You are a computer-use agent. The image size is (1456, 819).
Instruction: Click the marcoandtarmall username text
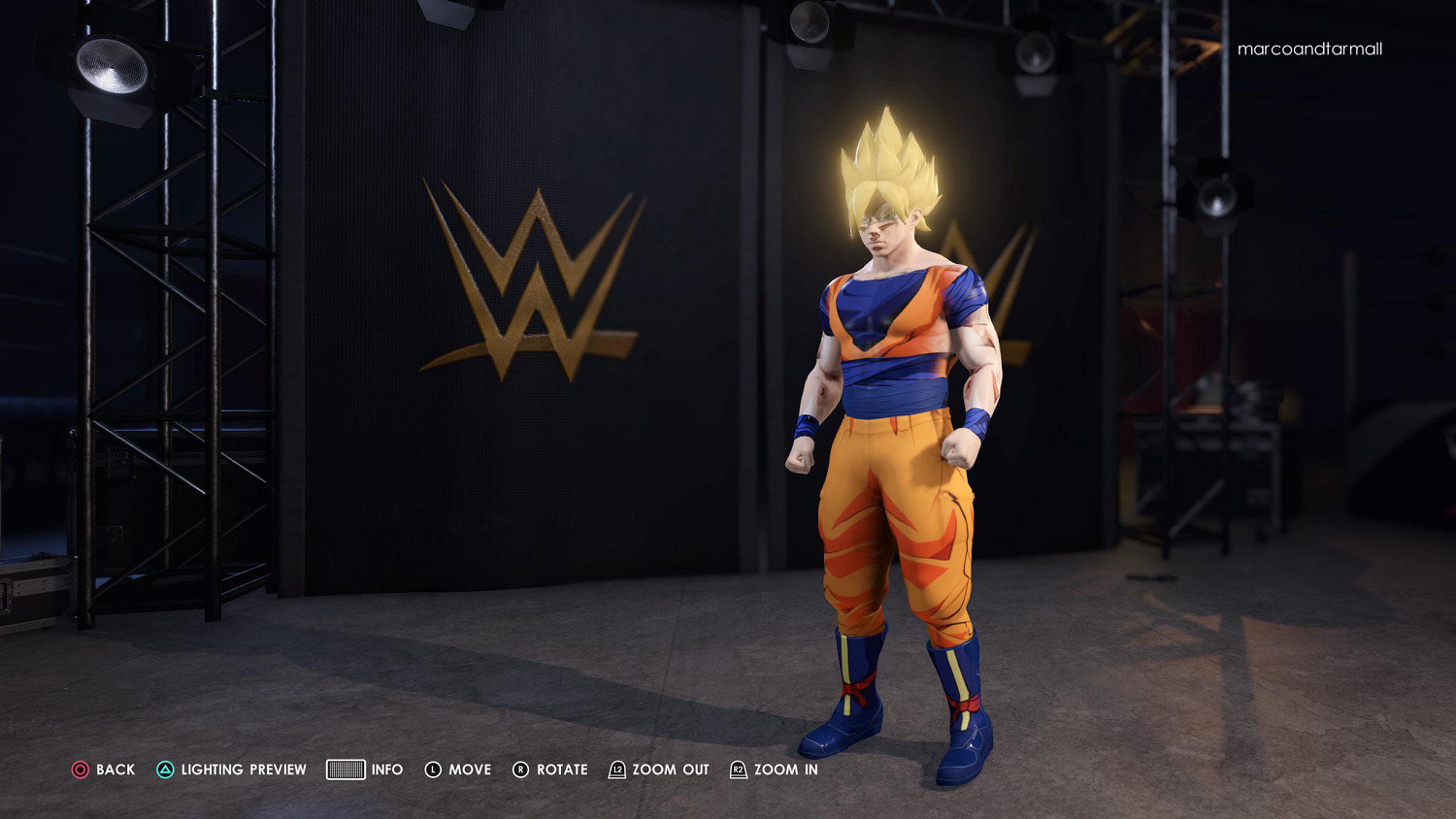point(1309,49)
